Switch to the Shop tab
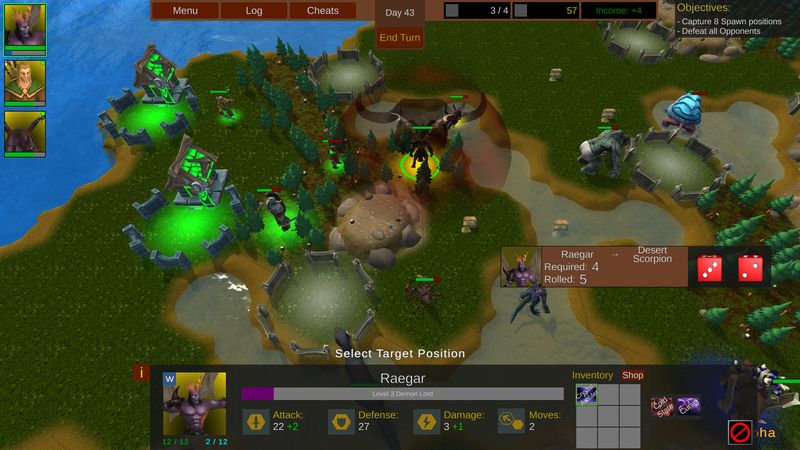 (x=633, y=376)
